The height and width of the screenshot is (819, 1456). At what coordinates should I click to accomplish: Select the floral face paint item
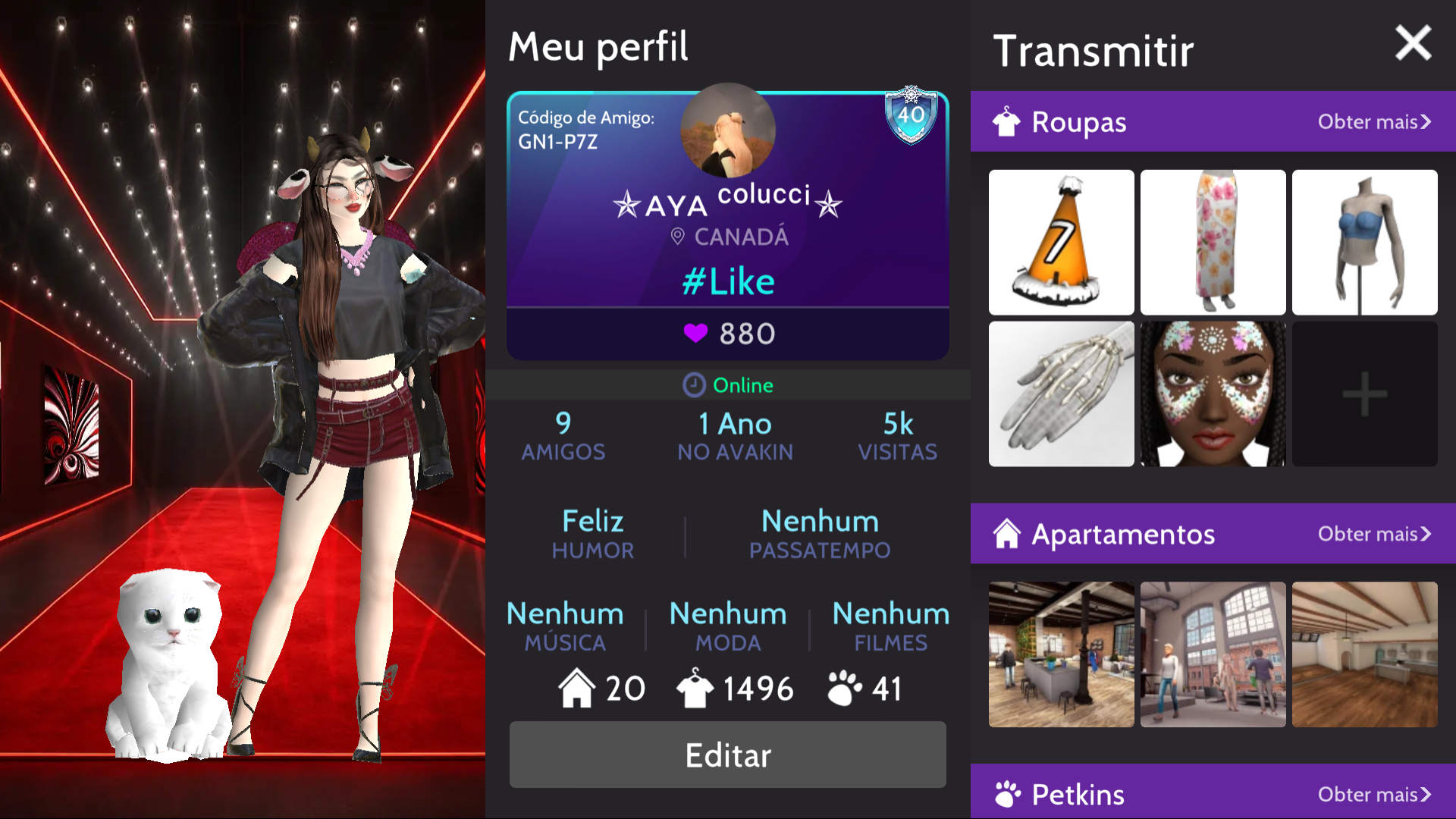pos(1213,394)
